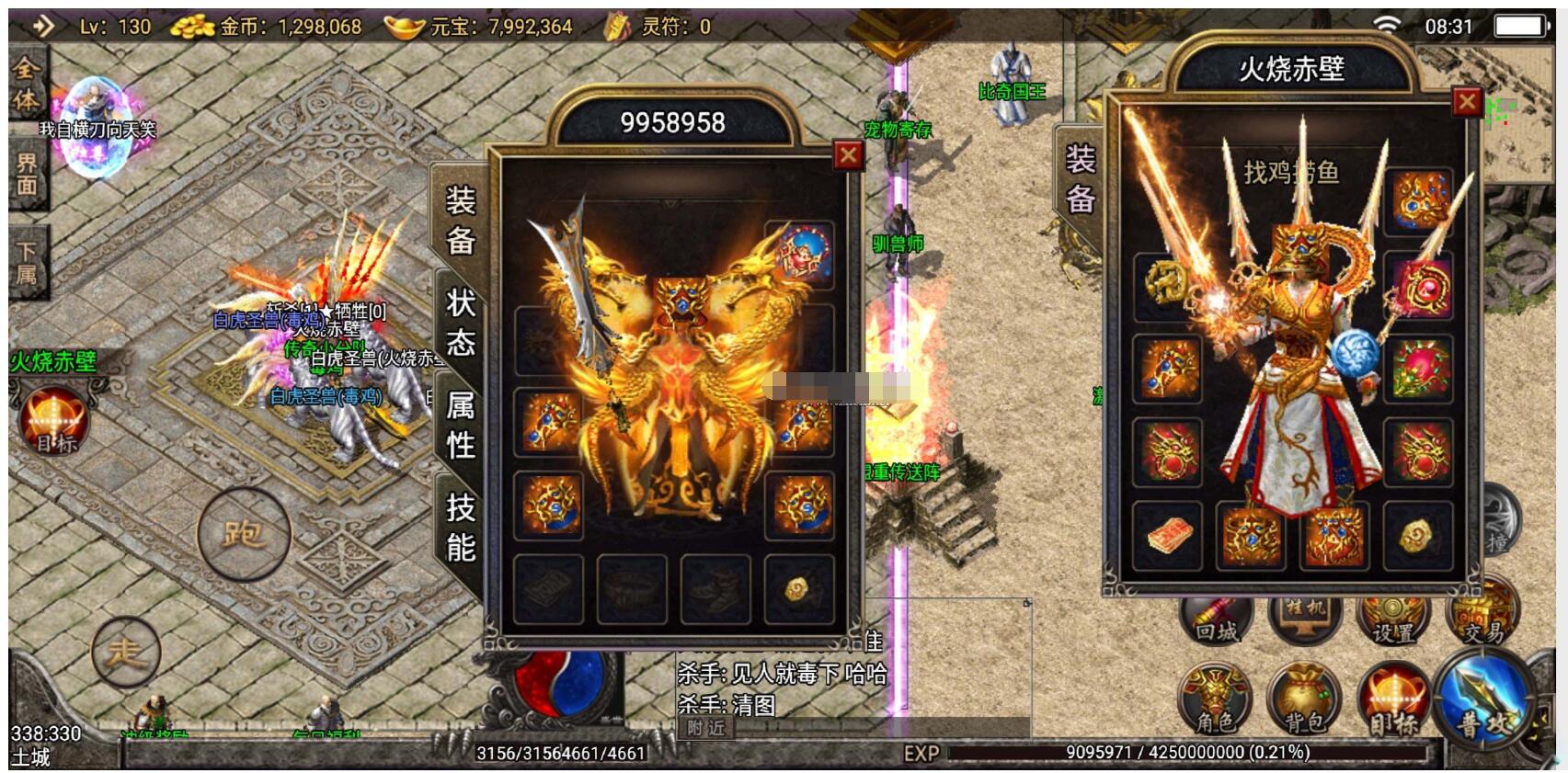
Task: Switch to the 状态 tab
Action: click(x=460, y=323)
